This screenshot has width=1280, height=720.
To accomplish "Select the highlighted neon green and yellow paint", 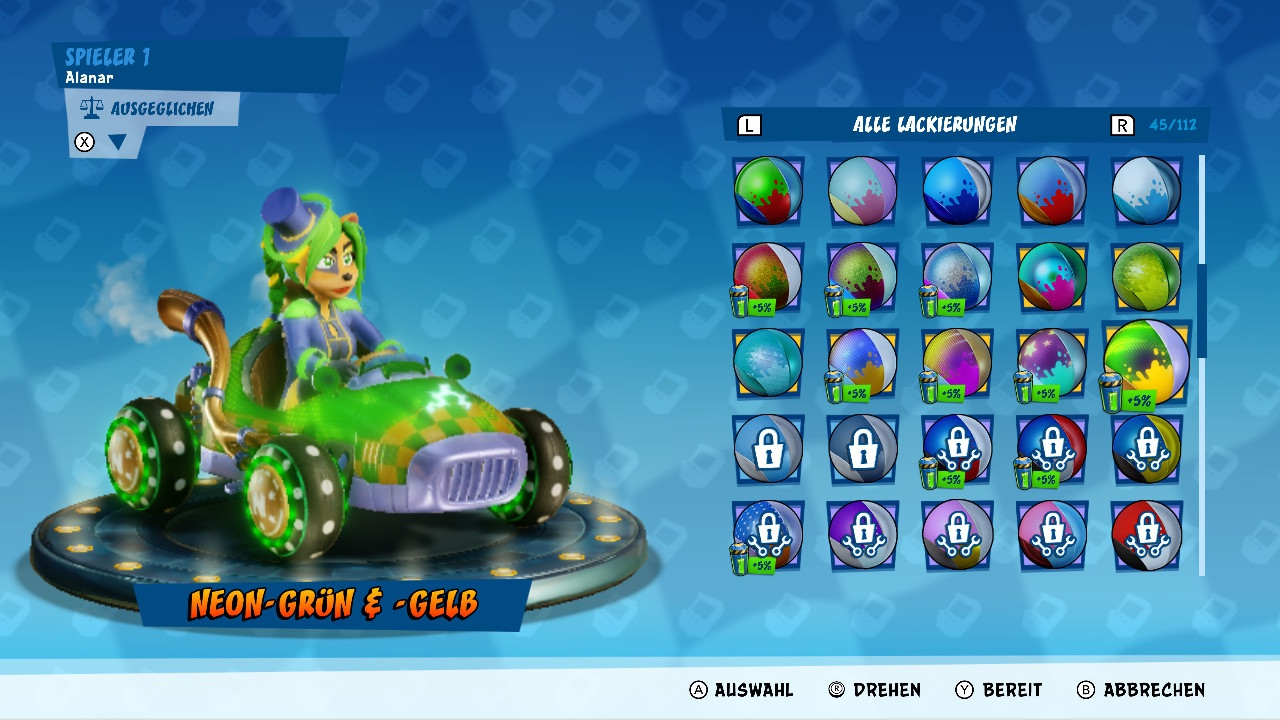I will coord(1146,362).
